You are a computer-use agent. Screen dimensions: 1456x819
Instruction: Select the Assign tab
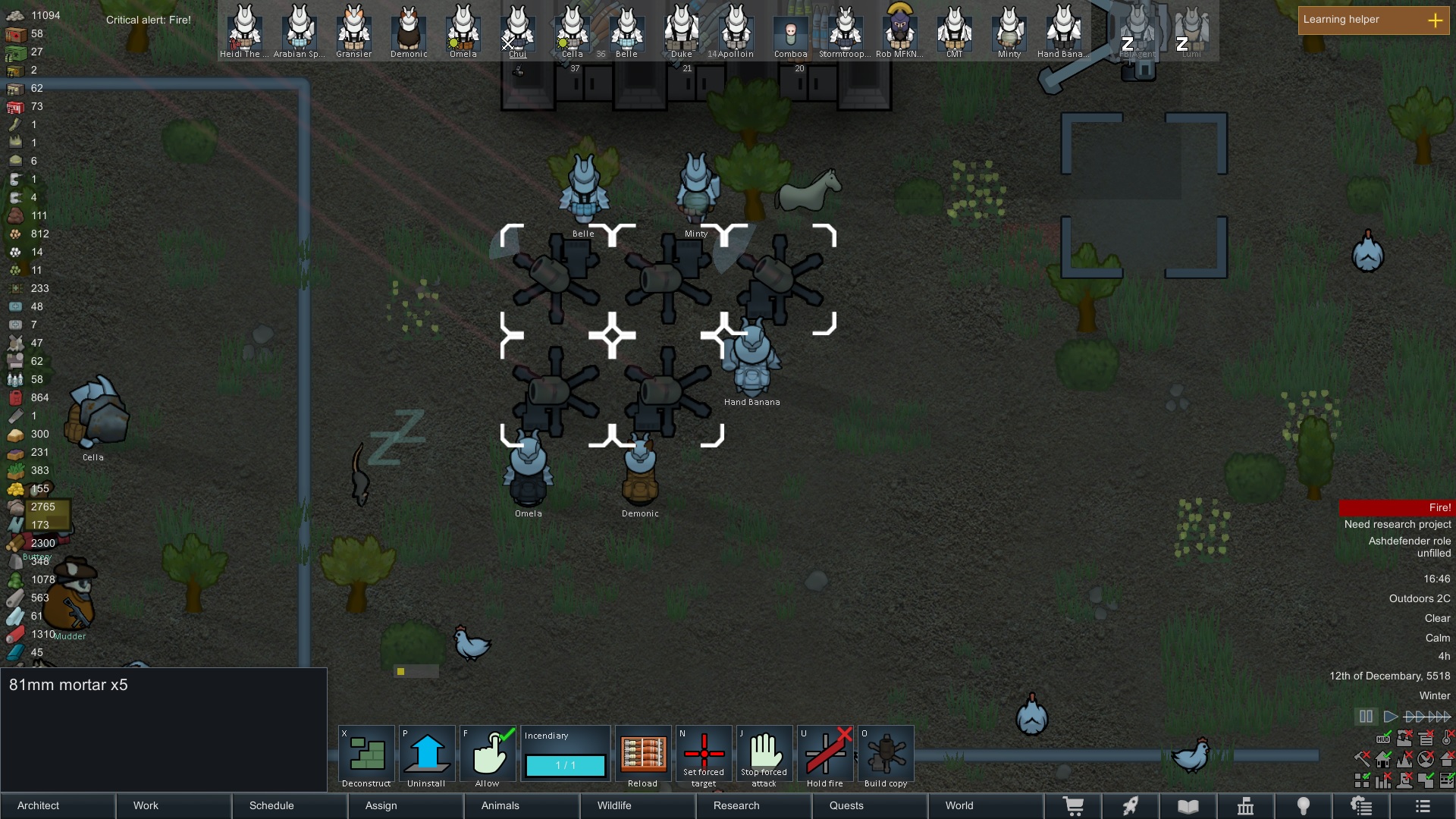click(x=405, y=805)
